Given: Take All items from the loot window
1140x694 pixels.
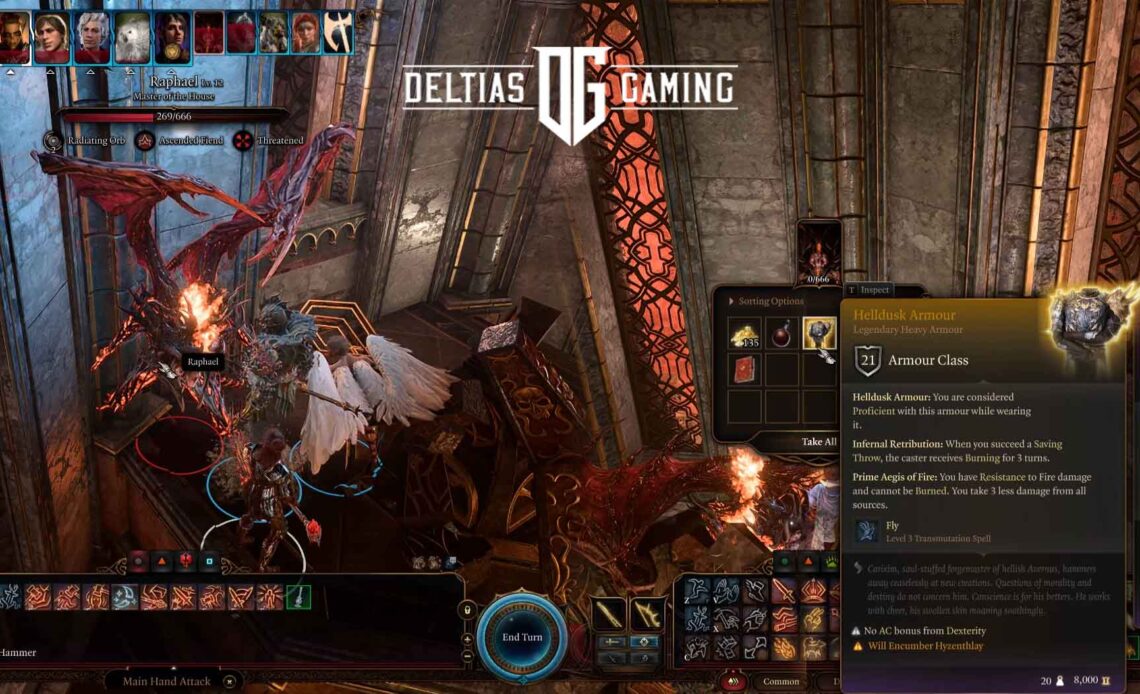Looking at the screenshot, I should [818, 442].
